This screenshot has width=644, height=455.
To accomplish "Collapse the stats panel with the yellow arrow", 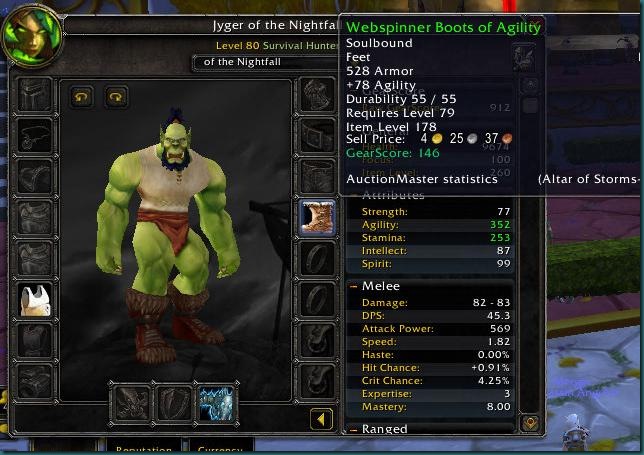I will 322,419.
